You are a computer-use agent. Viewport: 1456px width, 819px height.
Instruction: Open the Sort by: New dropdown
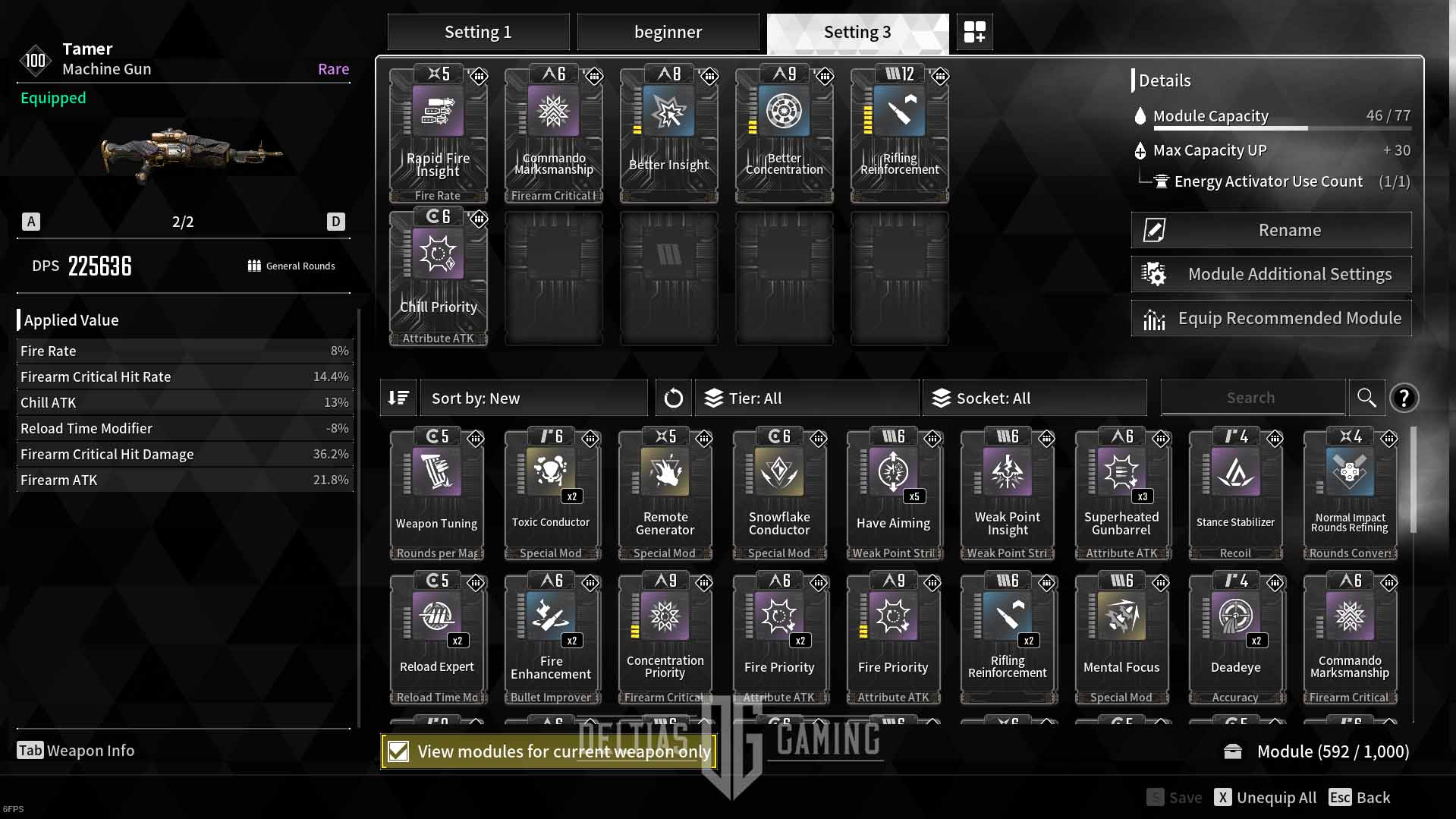[533, 398]
